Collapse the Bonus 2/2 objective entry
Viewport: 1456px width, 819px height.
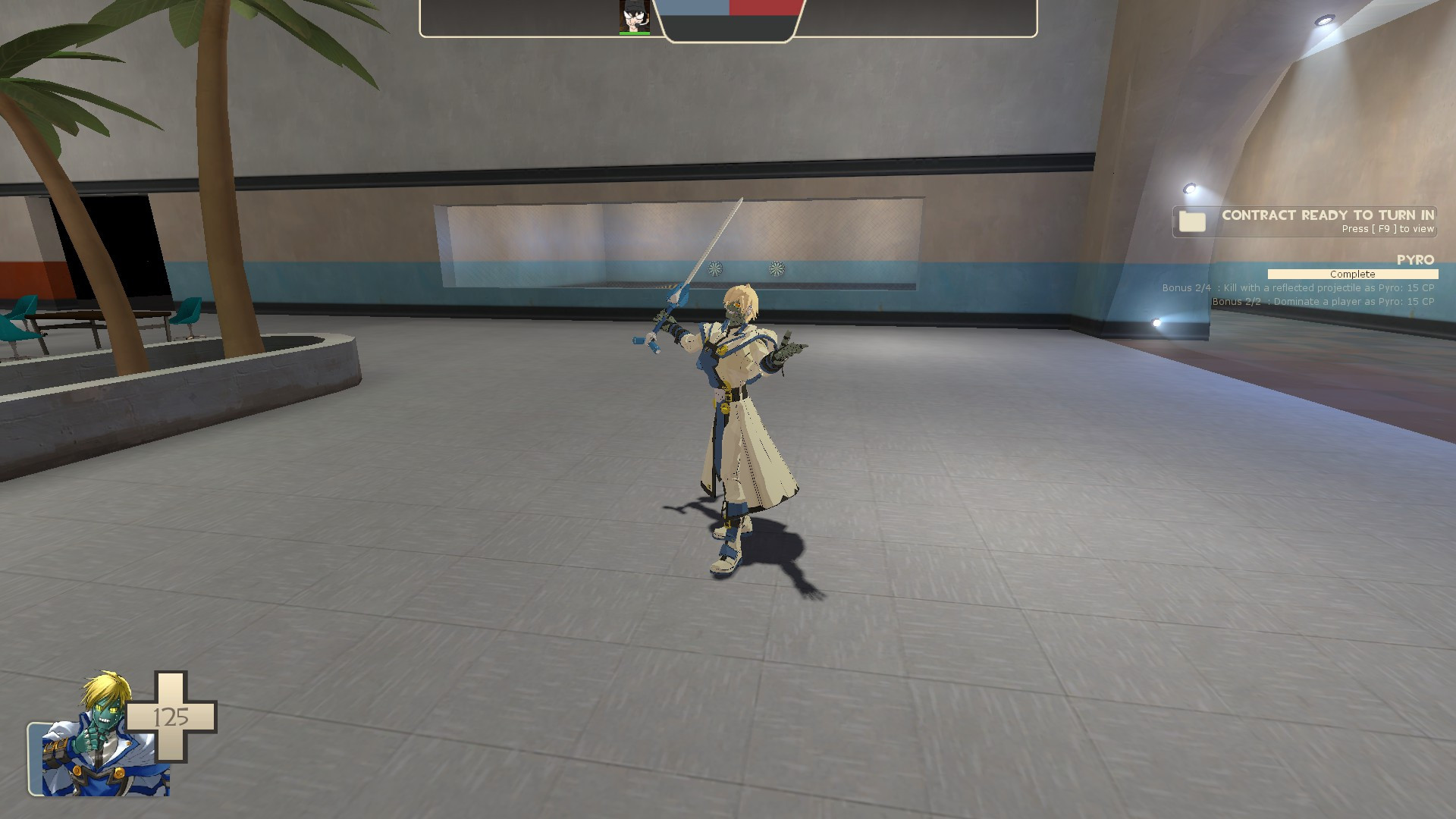point(1322,301)
